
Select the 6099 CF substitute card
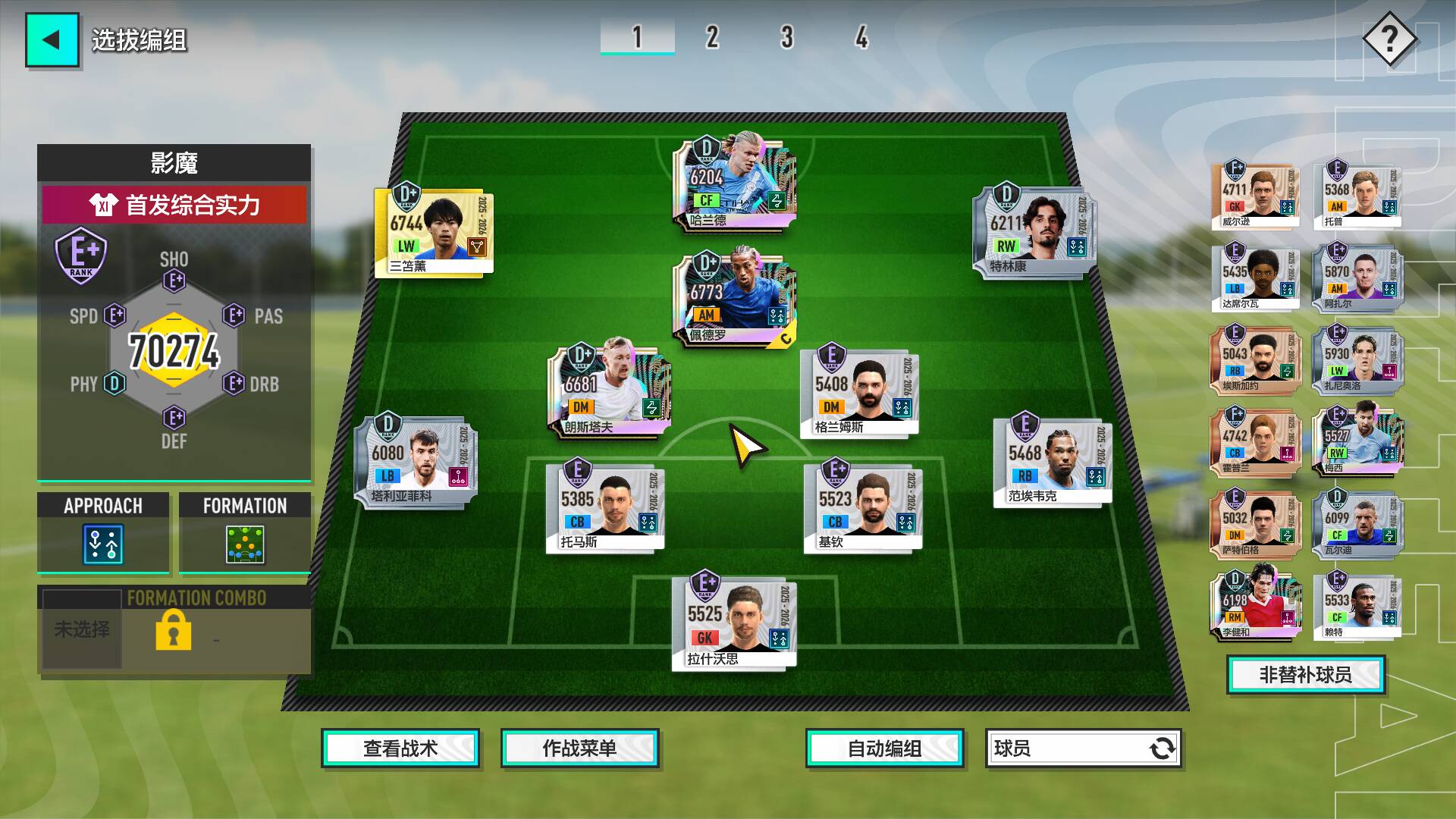(x=1357, y=523)
